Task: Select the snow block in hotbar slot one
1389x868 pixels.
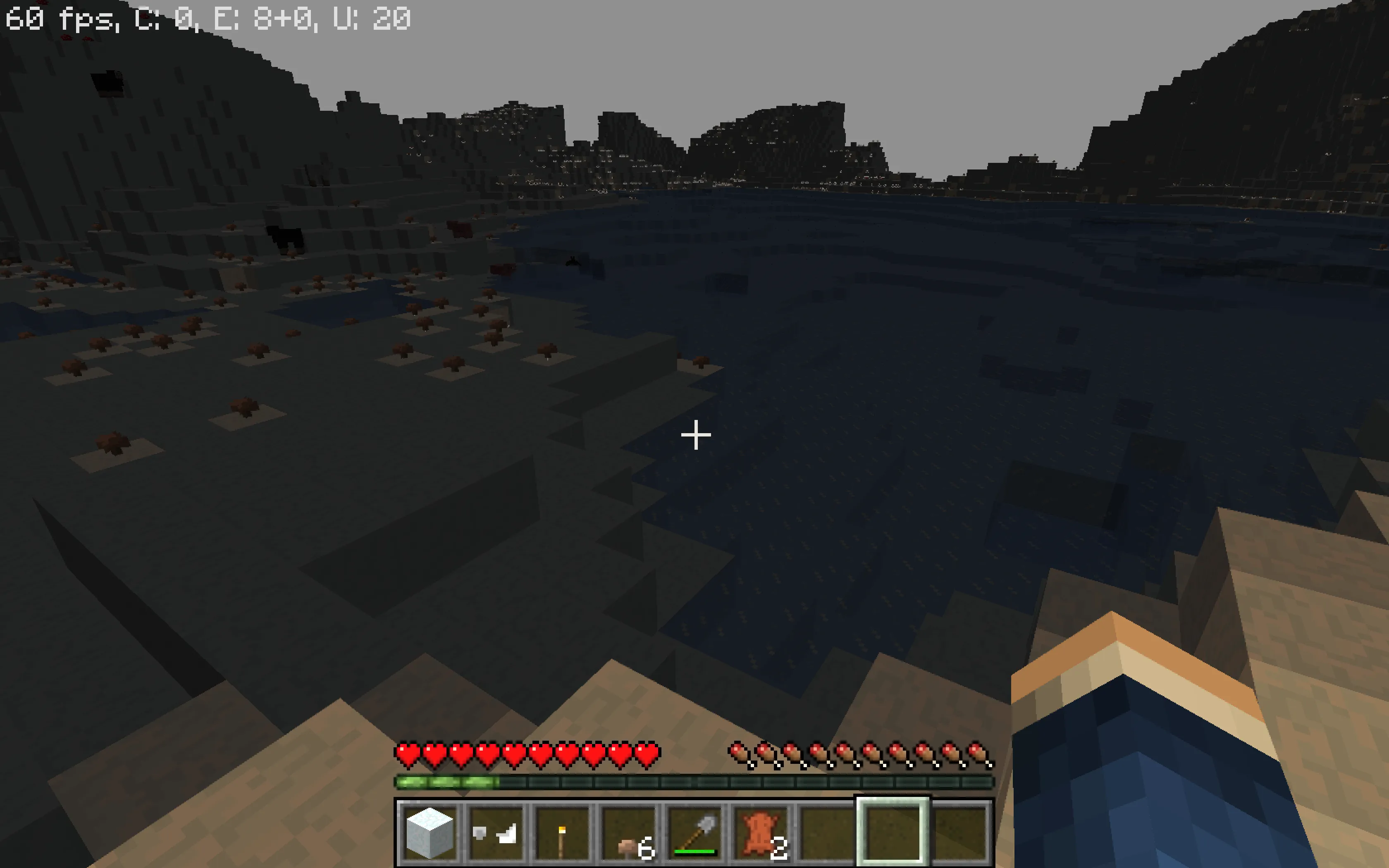Action: click(x=430, y=835)
